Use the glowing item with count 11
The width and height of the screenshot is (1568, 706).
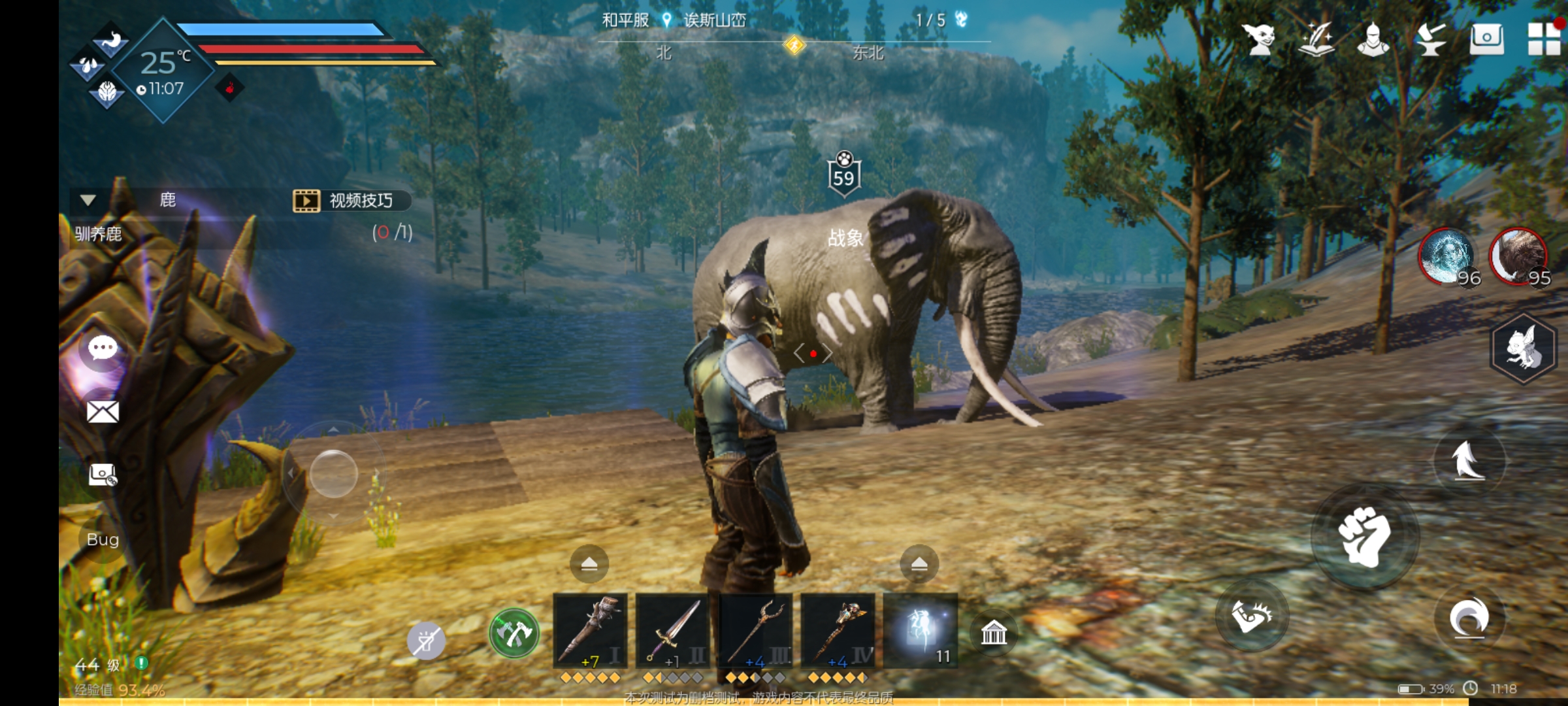[921, 630]
